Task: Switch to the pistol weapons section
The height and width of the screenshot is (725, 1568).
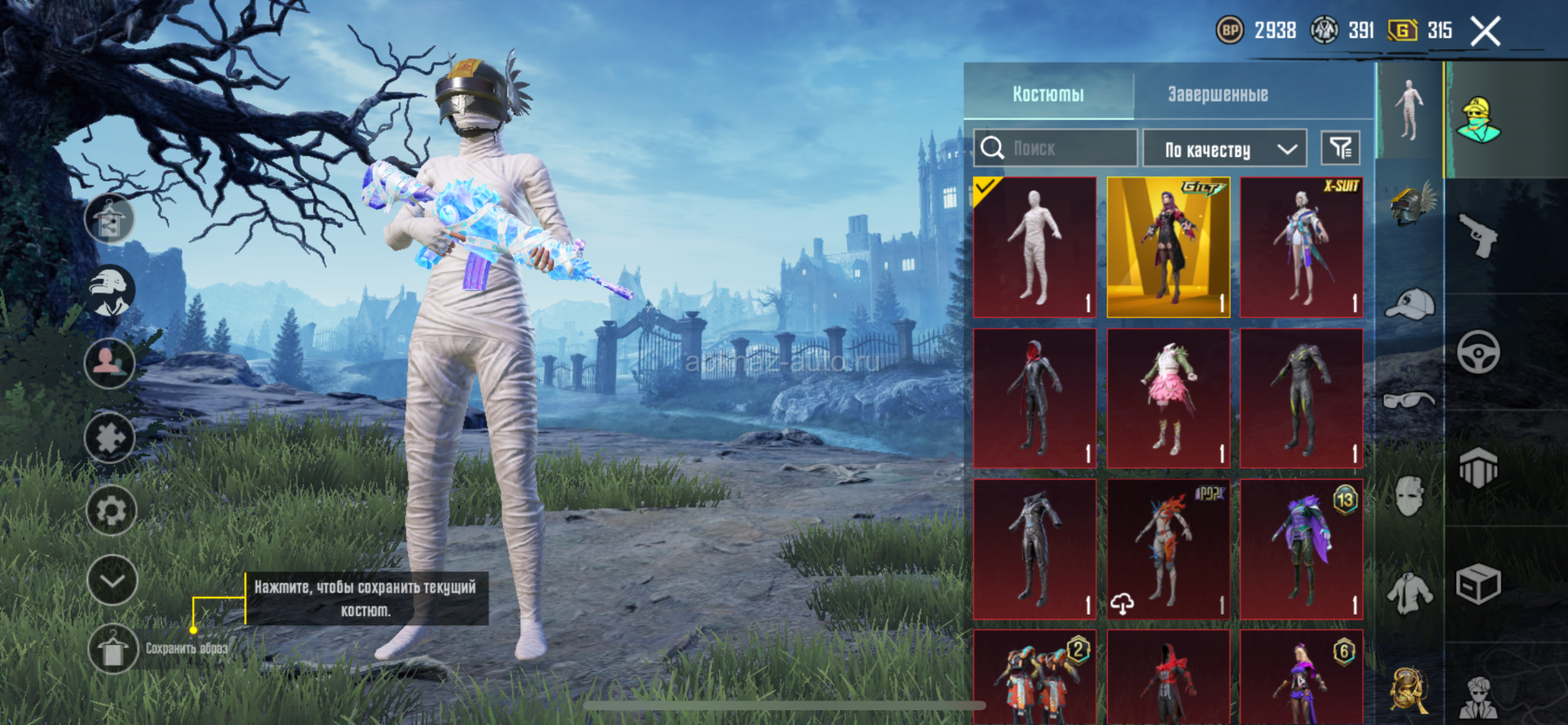Action: [x=1479, y=236]
